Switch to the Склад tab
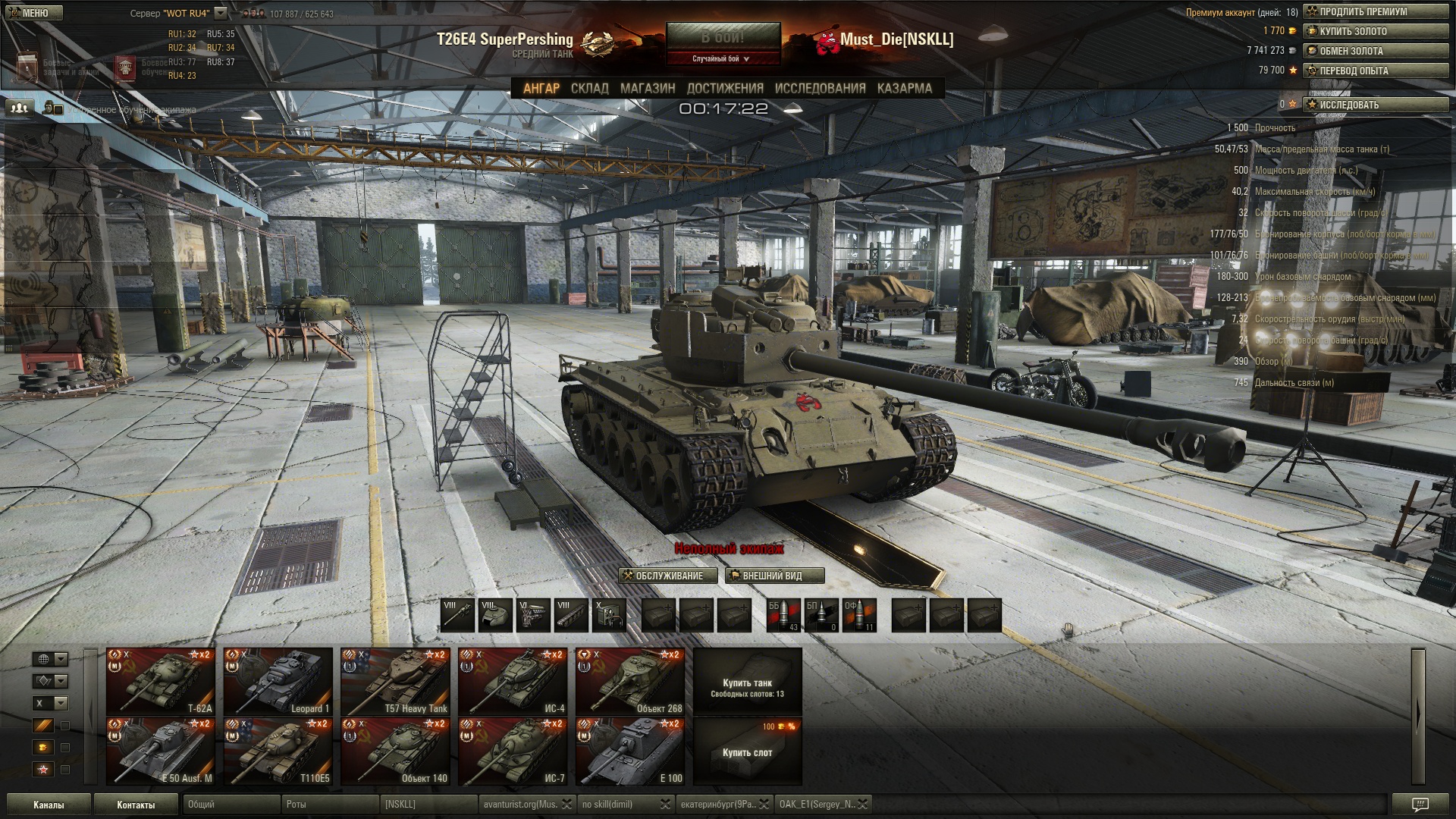Viewport: 1456px width, 819px height. click(x=589, y=89)
